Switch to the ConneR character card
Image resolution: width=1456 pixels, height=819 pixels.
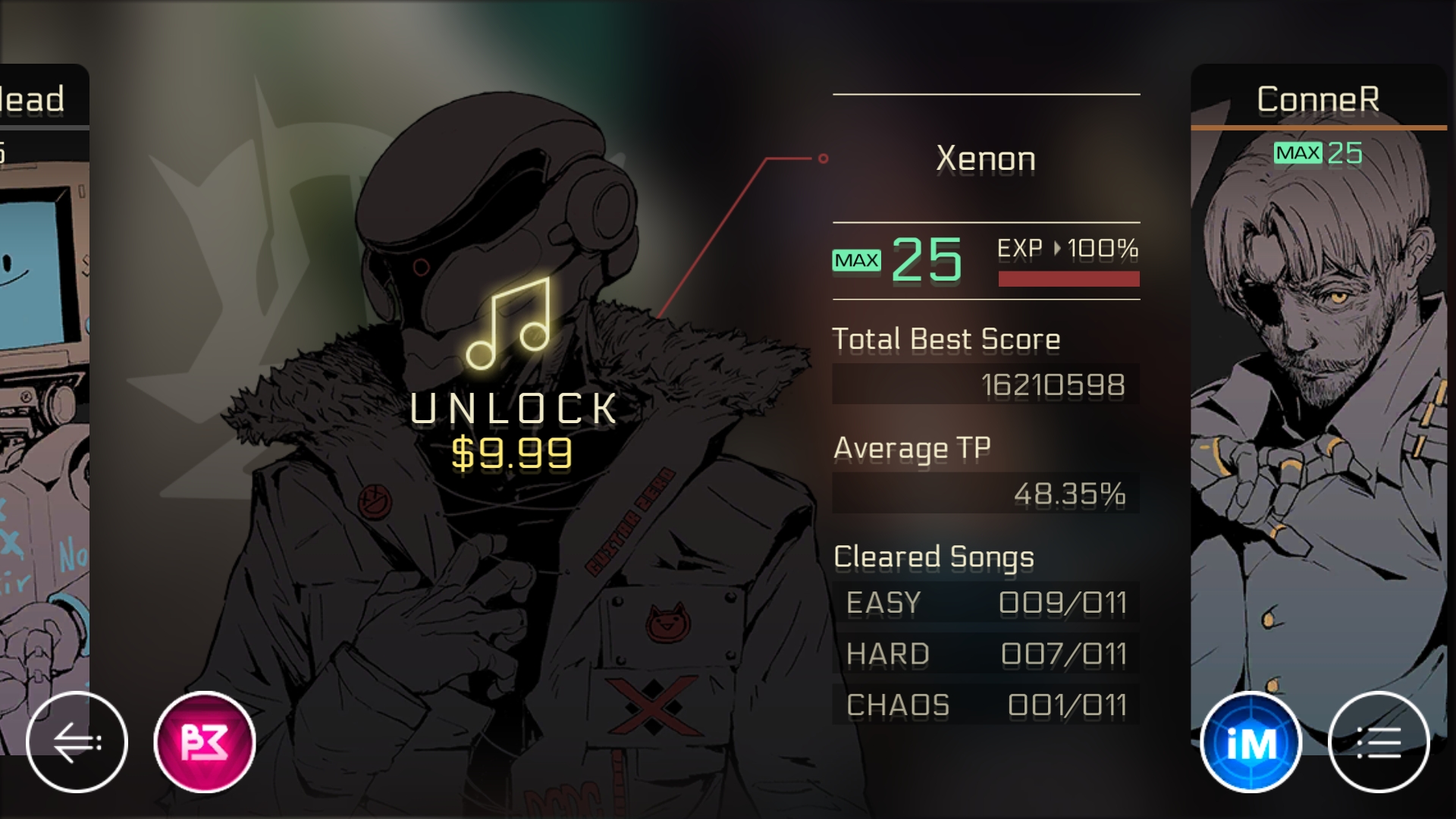1321,417
